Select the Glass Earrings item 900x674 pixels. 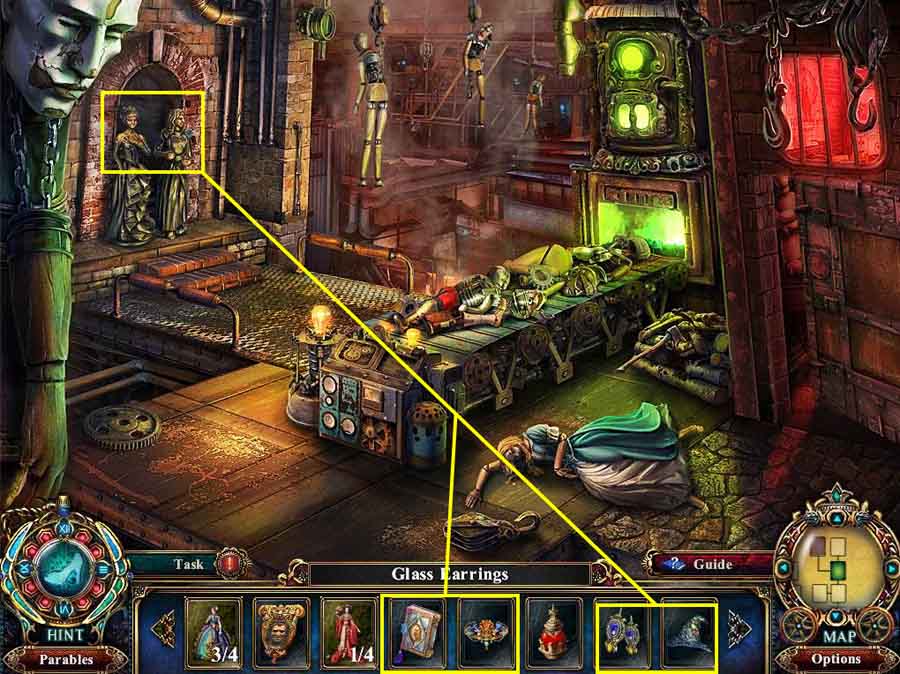pyautogui.click(x=622, y=632)
